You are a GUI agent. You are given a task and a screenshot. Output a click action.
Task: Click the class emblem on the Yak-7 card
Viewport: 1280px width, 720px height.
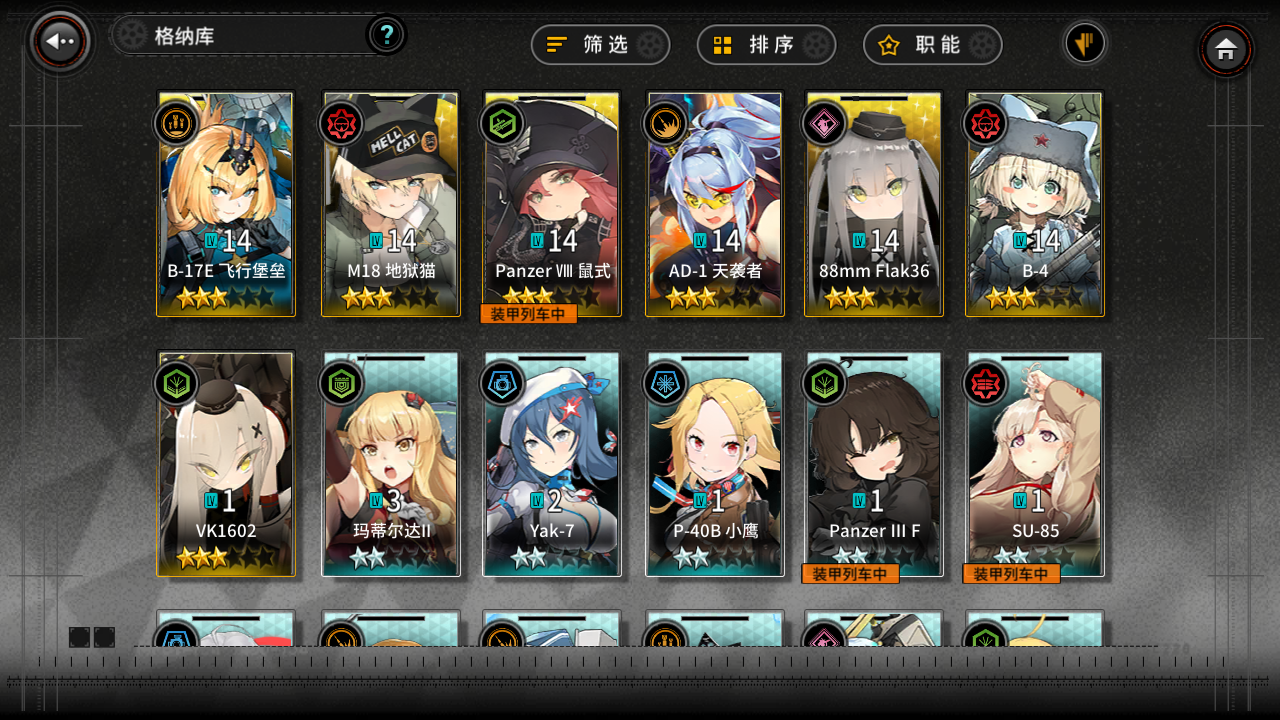(x=501, y=383)
